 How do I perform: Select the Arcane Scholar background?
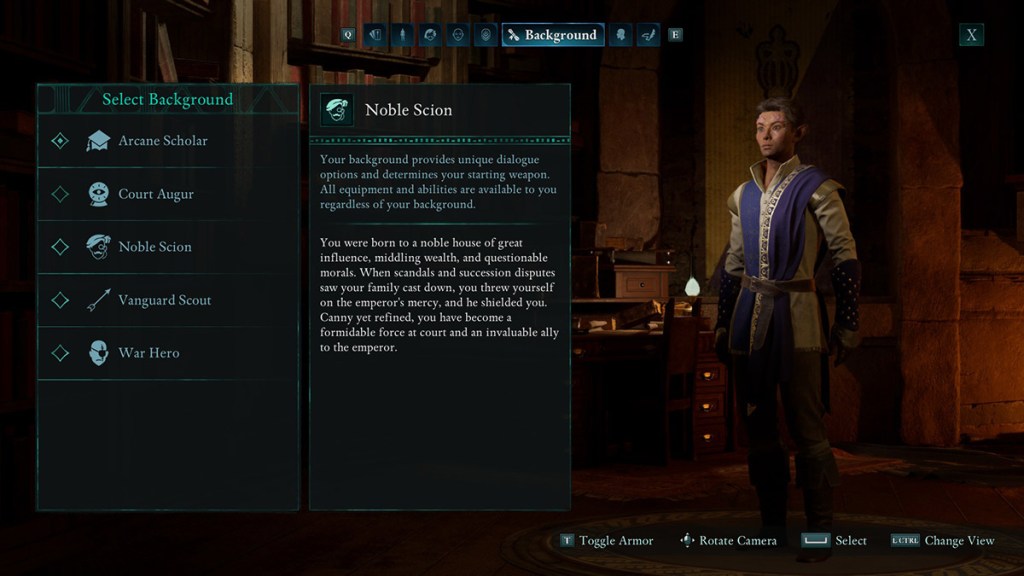162,141
